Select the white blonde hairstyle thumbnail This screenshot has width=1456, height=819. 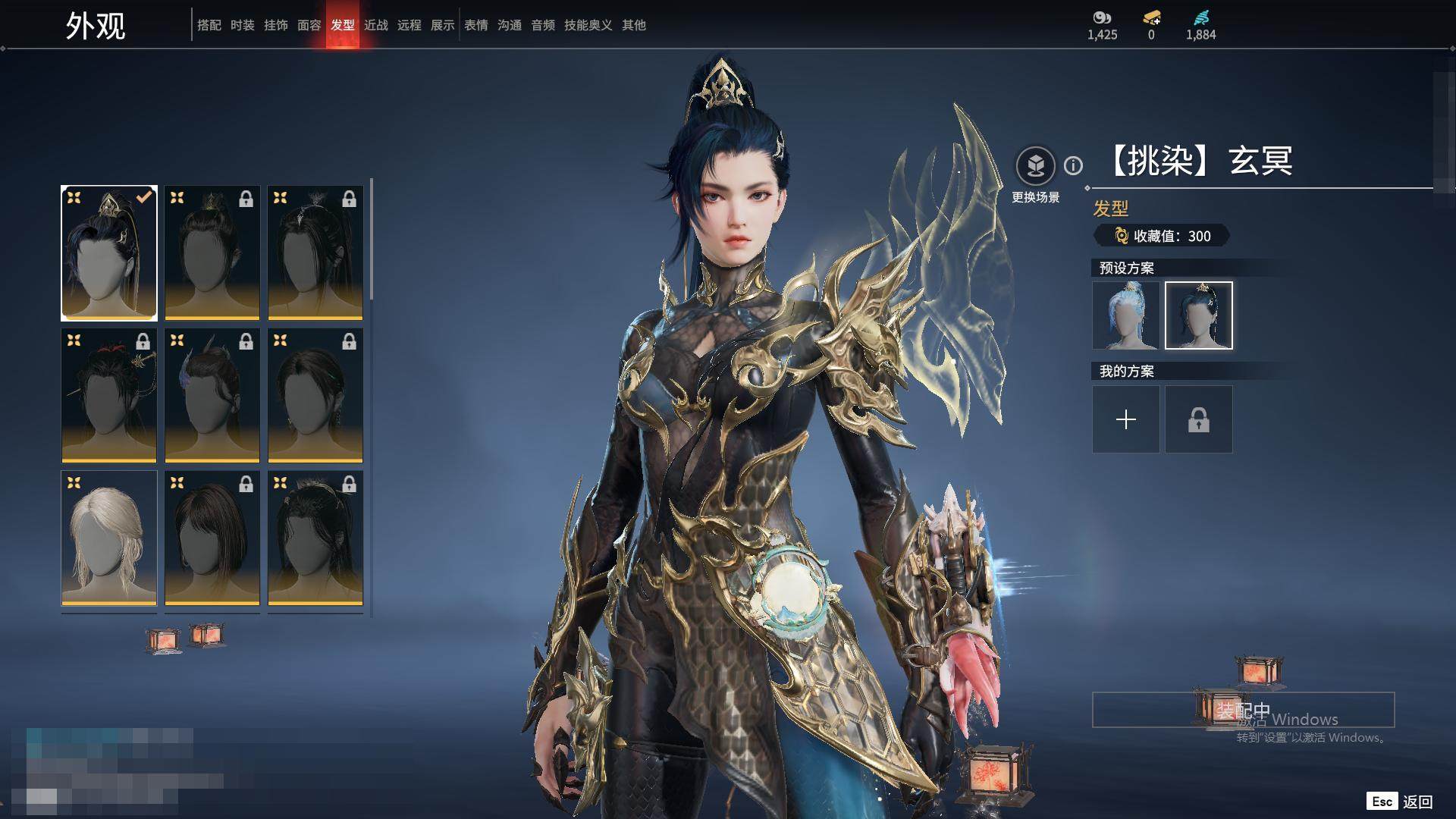click(x=109, y=538)
